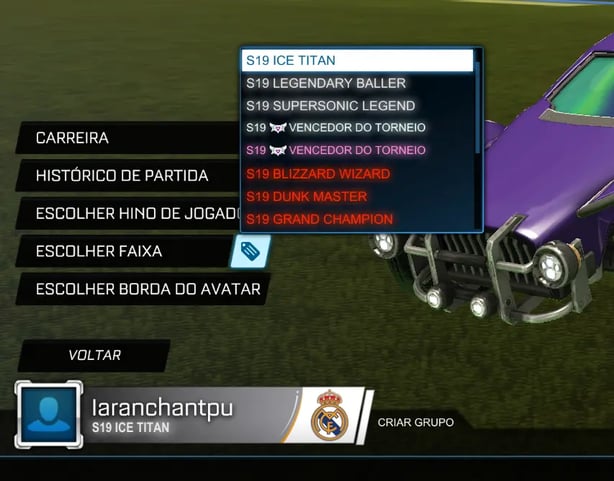Select the S19 Ice Titan title in the list
The image size is (614, 481).
click(357, 61)
